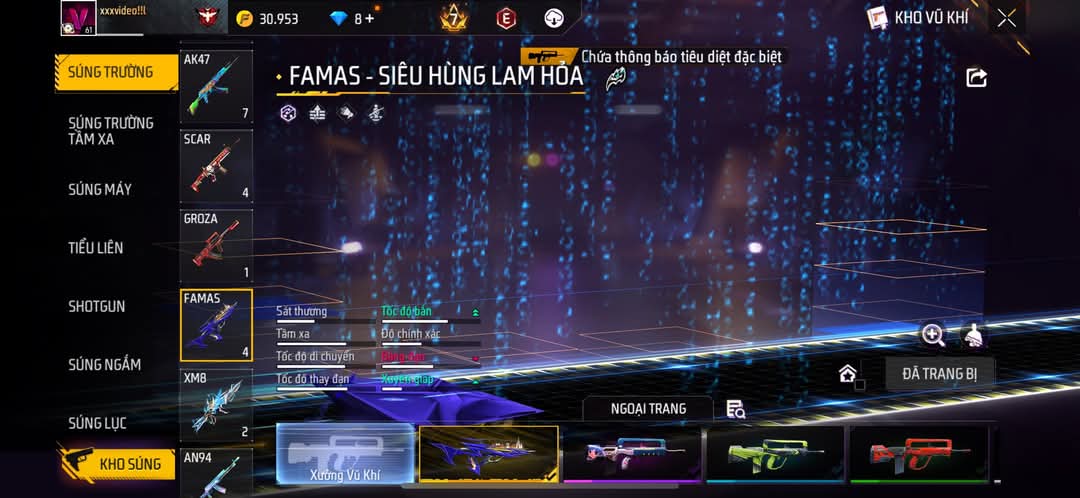Share the weapon skin via share icon
Image resolution: width=1080 pixels, height=498 pixels.
pyautogui.click(x=976, y=78)
